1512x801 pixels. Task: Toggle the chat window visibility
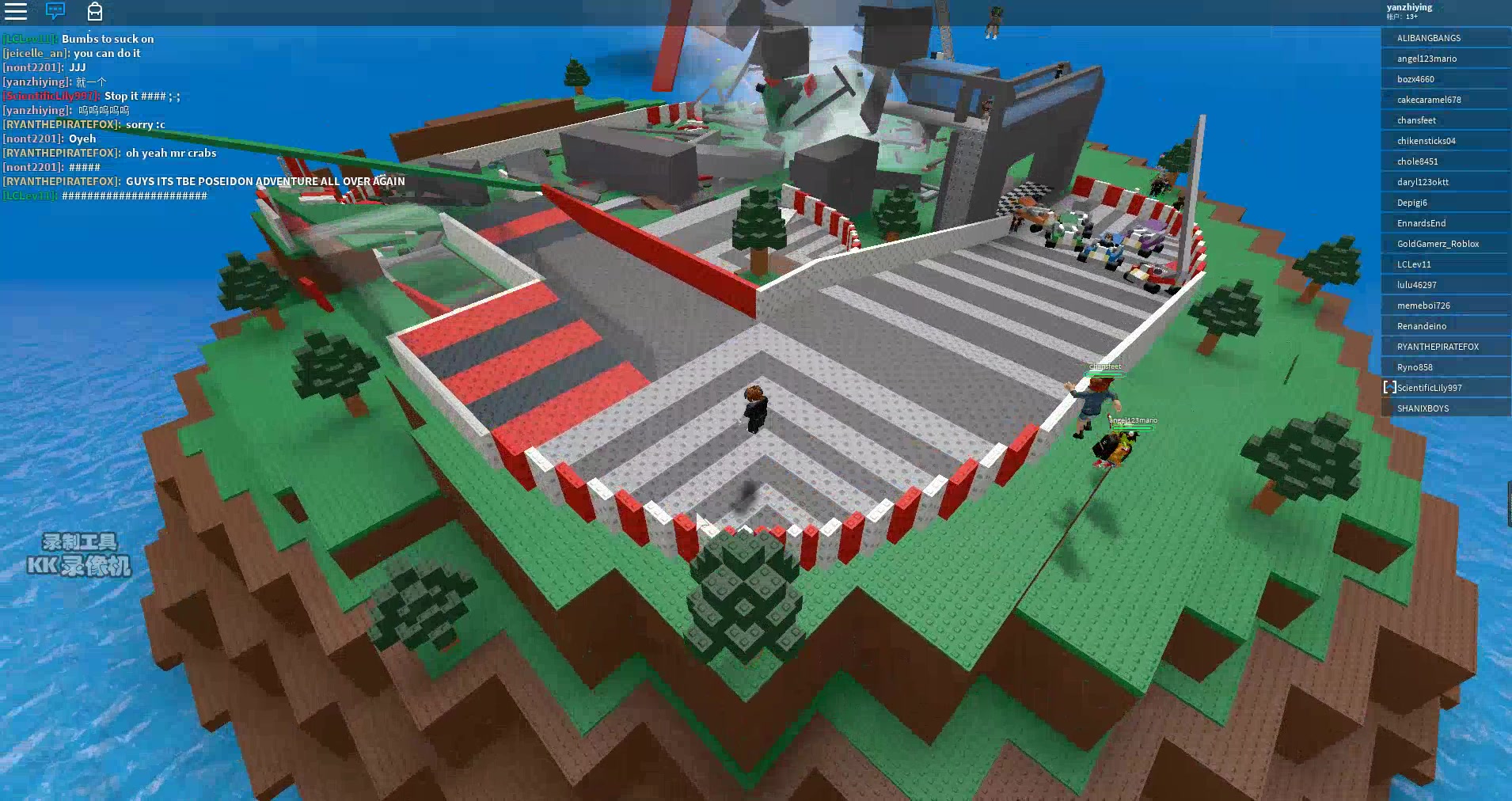tap(54, 13)
